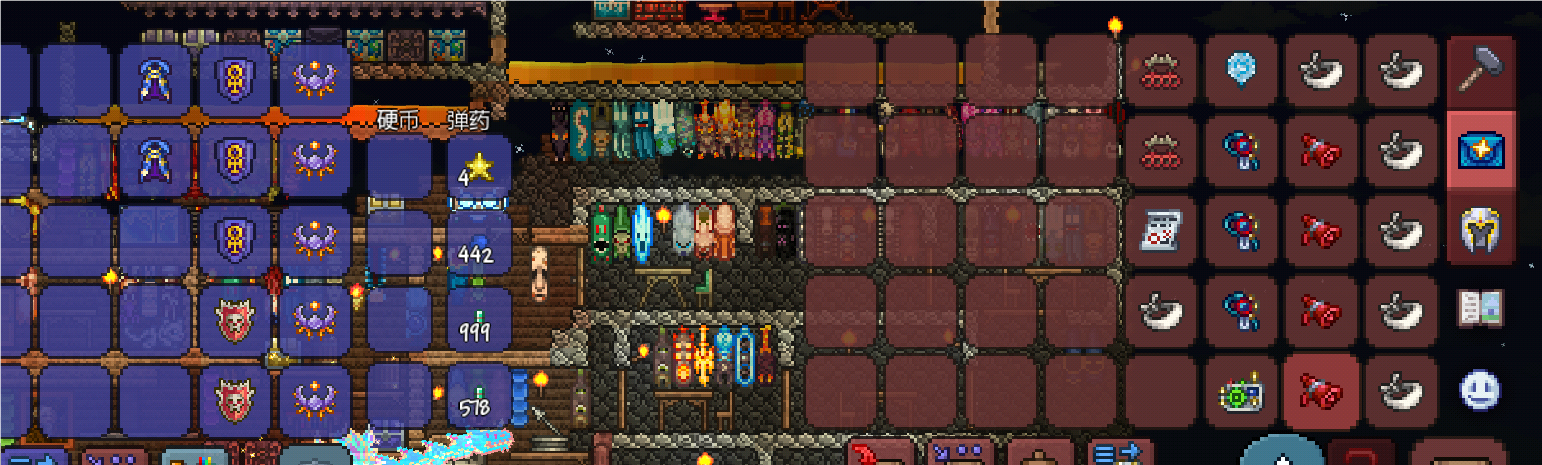Image resolution: width=1542 pixels, height=465 pixels.
Task: Click the blue lines-and-arrow sort button
Action: [1118, 453]
